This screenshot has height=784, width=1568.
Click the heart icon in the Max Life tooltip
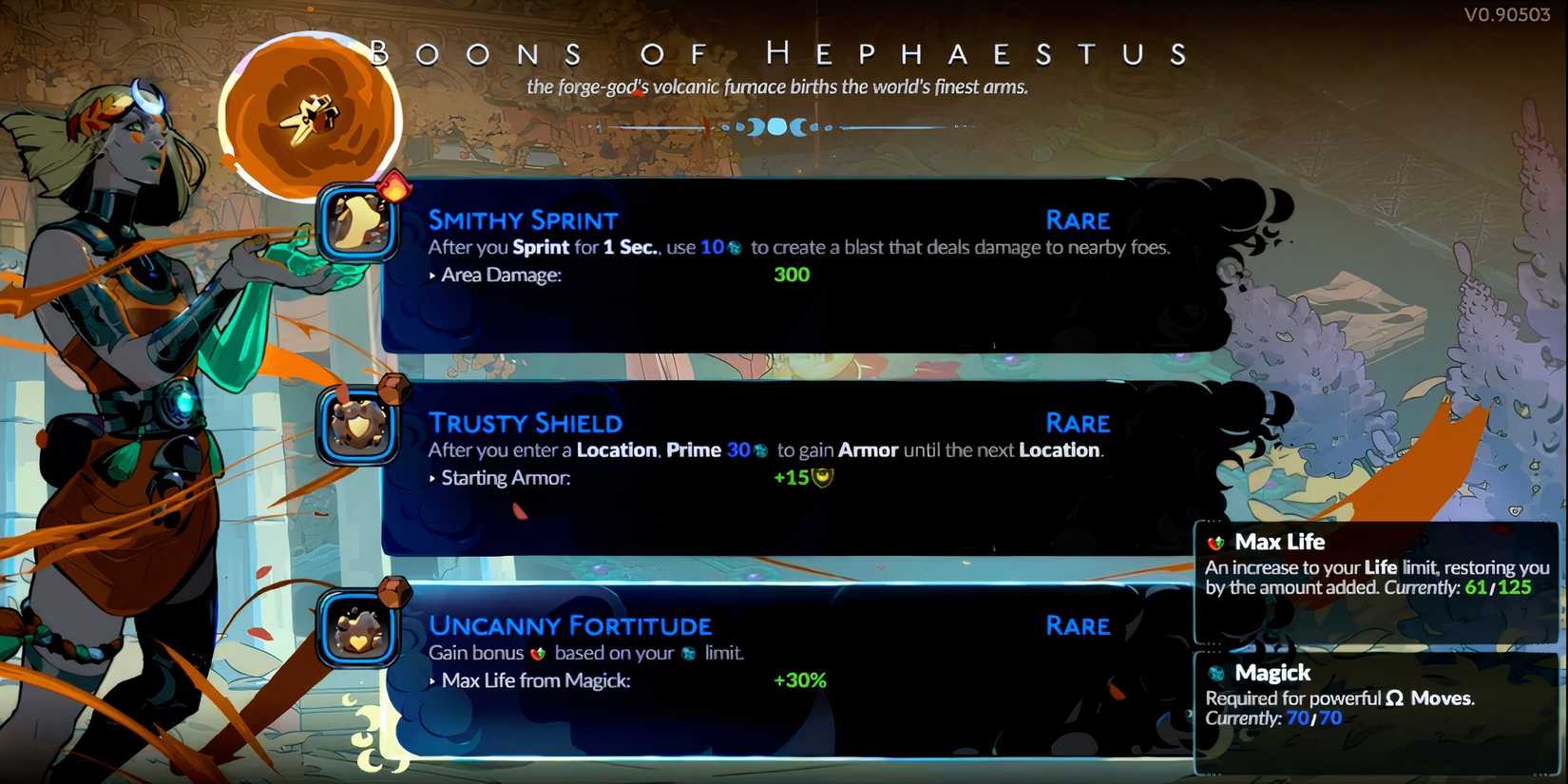(x=1216, y=542)
